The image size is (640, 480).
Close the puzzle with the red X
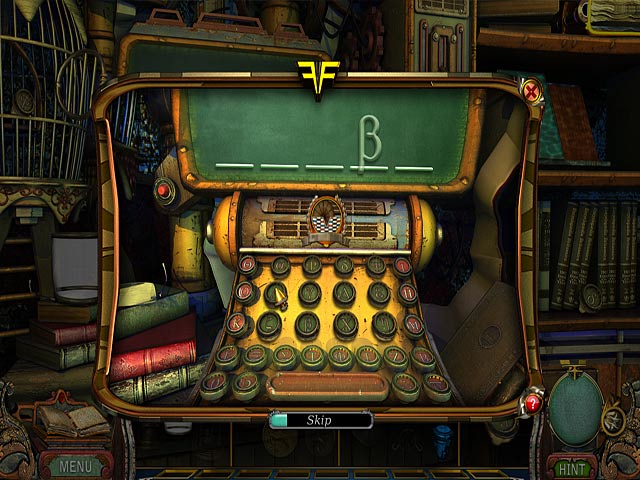coord(531,93)
